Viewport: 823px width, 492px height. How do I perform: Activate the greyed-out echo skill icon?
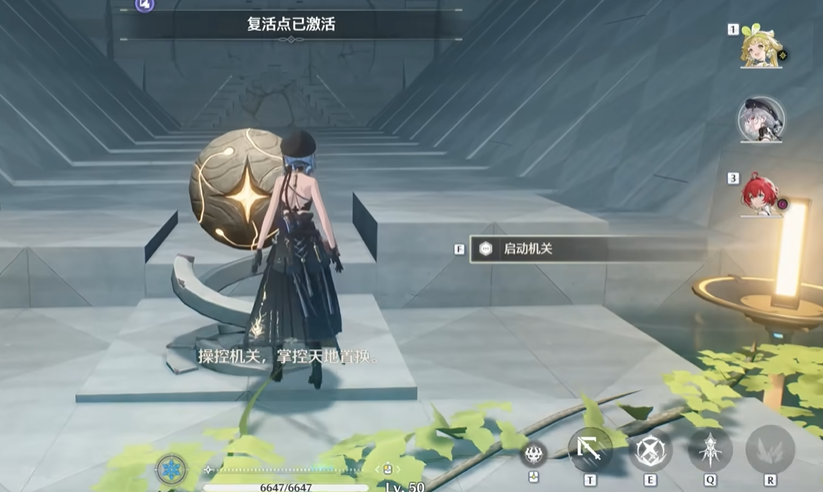click(x=770, y=449)
